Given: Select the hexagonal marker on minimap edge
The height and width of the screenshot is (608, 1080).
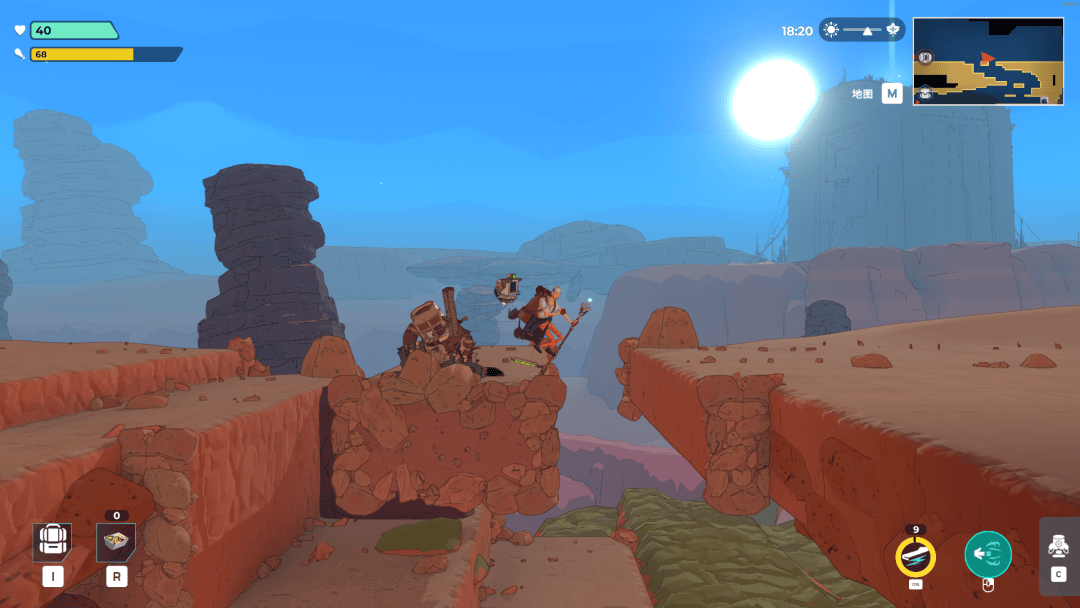Looking at the screenshot, I should [x=926, y=93].
